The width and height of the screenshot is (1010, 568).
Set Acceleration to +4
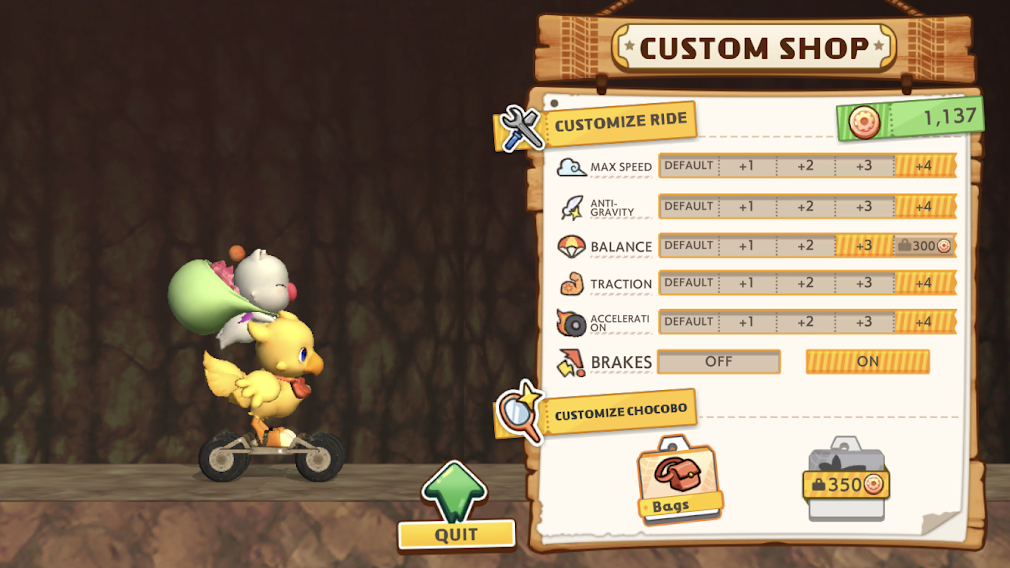tap(924, 322)
